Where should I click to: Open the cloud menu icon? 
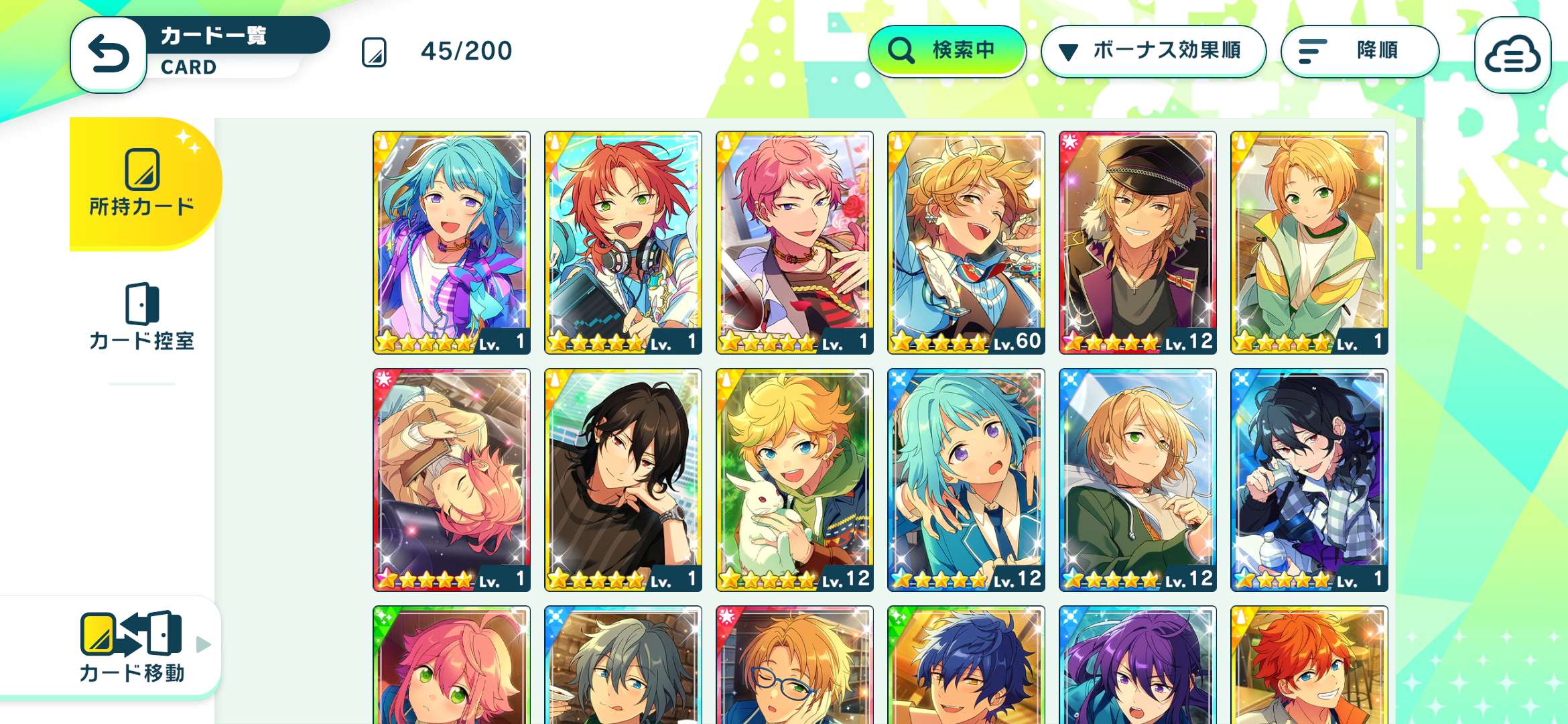[1512, 55]
